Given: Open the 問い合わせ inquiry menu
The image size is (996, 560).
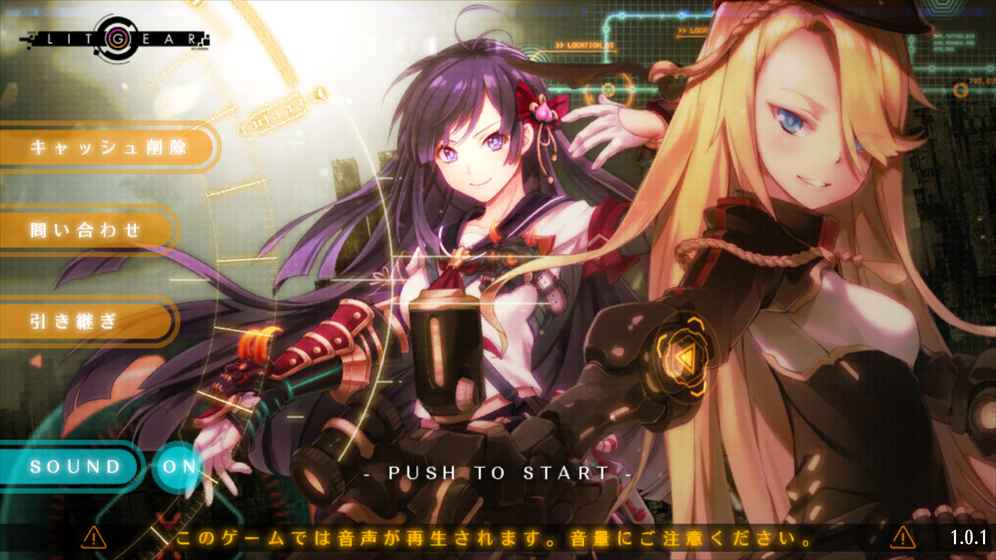Looking at the screenshot, I should [x=85, y=230].
